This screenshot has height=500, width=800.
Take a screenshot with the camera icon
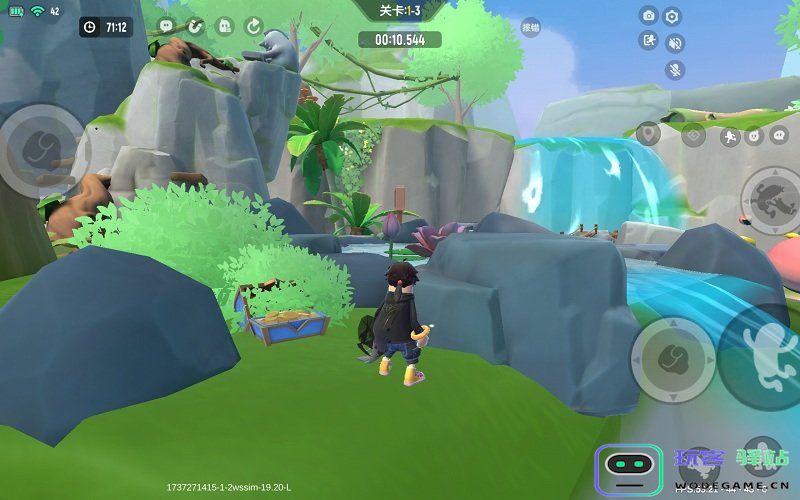point(649,16)
